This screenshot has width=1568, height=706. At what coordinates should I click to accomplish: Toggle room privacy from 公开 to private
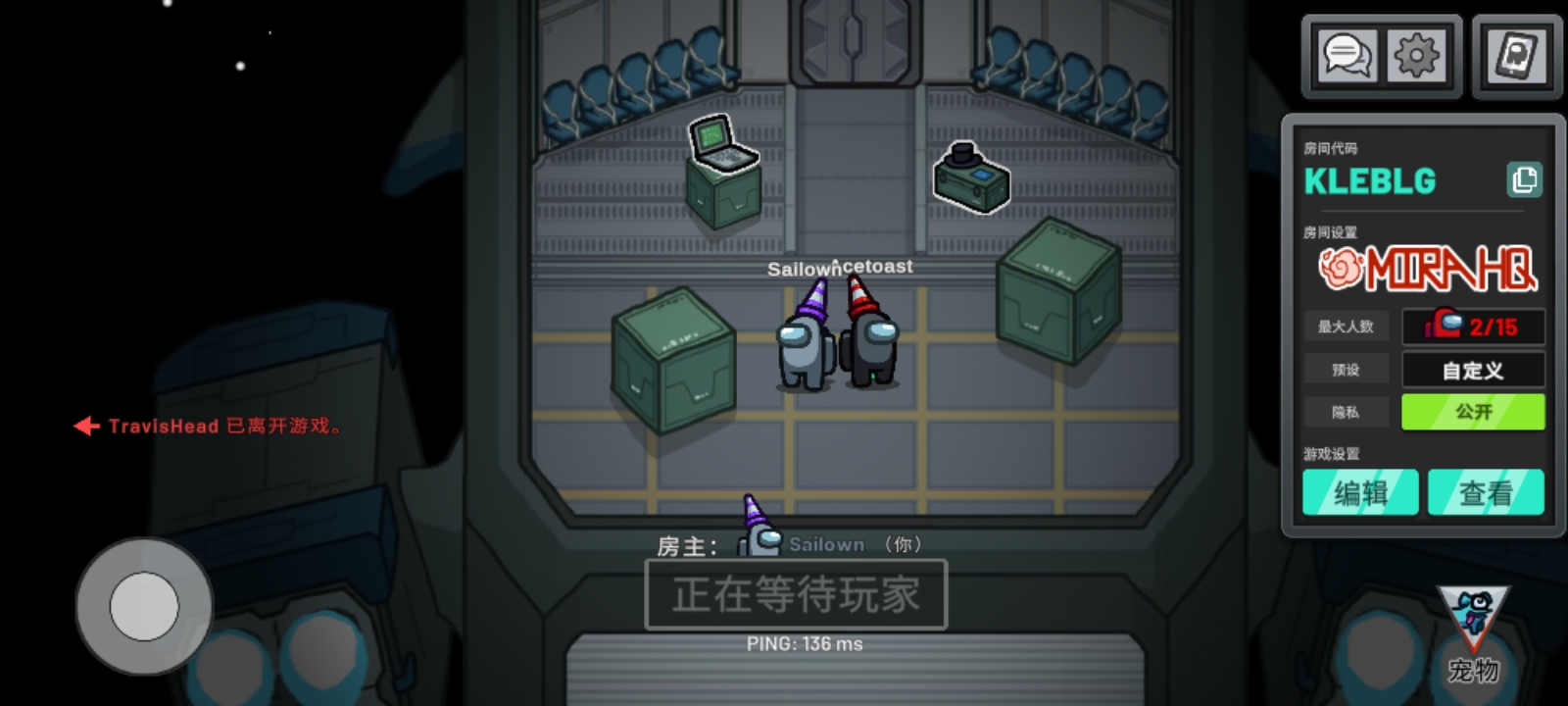1473,412
